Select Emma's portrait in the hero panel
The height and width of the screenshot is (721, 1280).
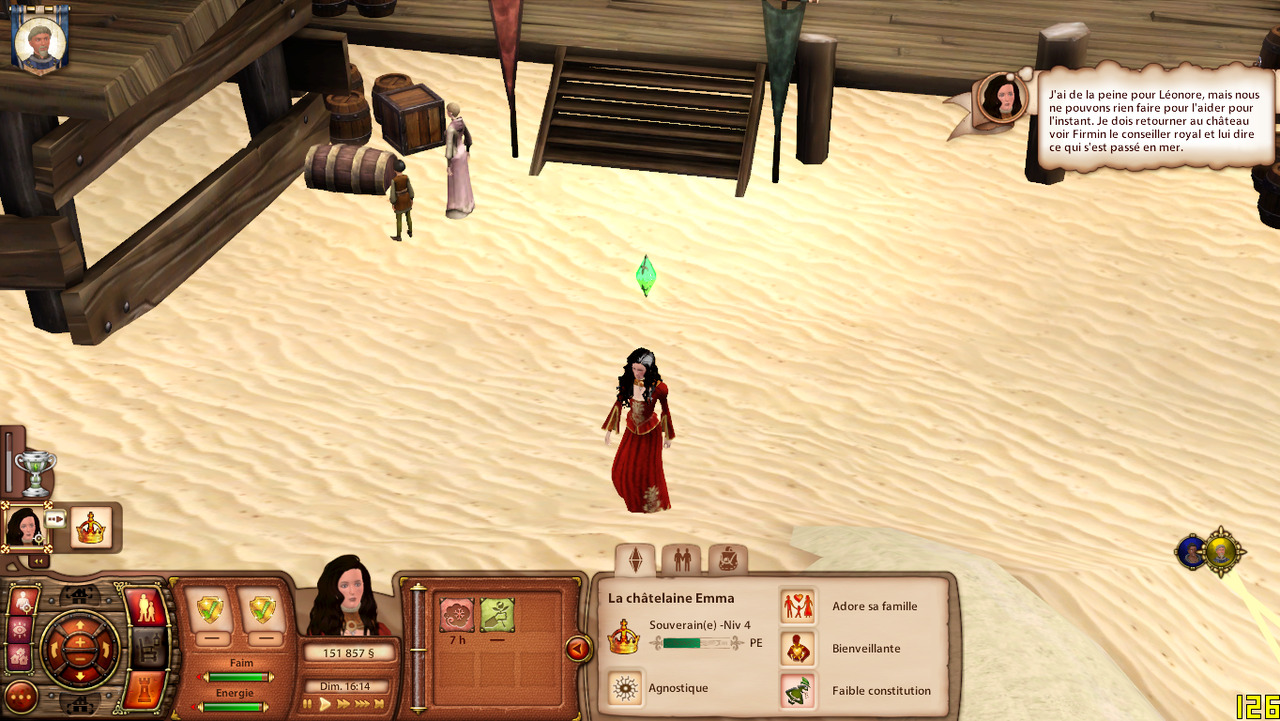coord(23,526)
